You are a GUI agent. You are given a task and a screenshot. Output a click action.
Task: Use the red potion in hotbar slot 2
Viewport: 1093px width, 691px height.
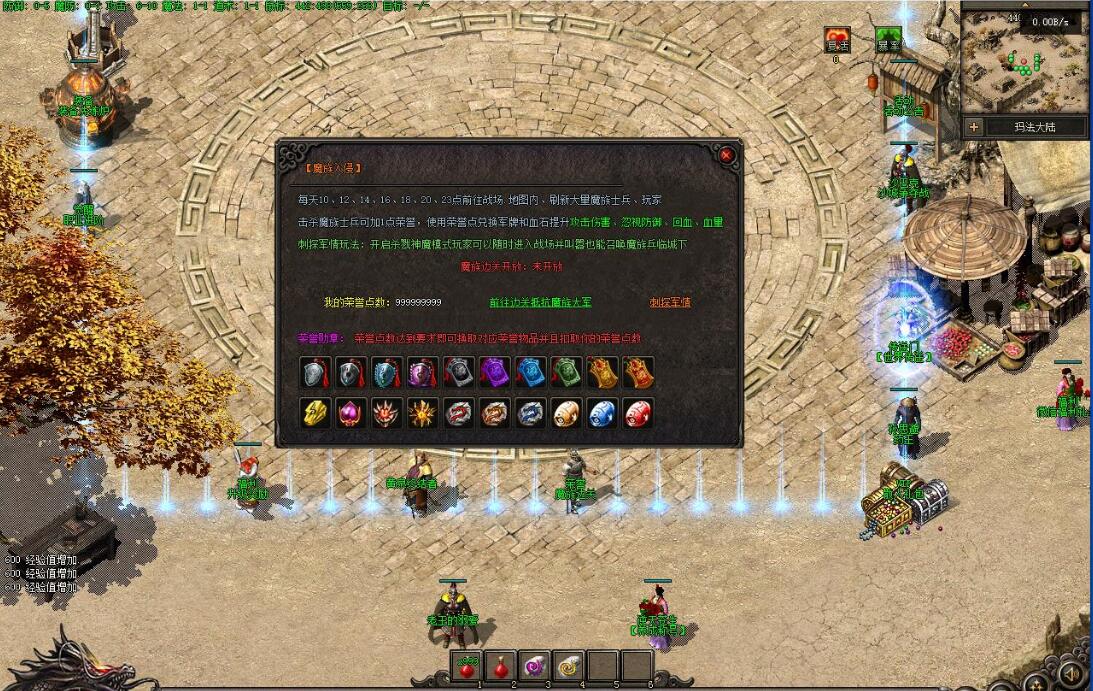tap(499, 665)
